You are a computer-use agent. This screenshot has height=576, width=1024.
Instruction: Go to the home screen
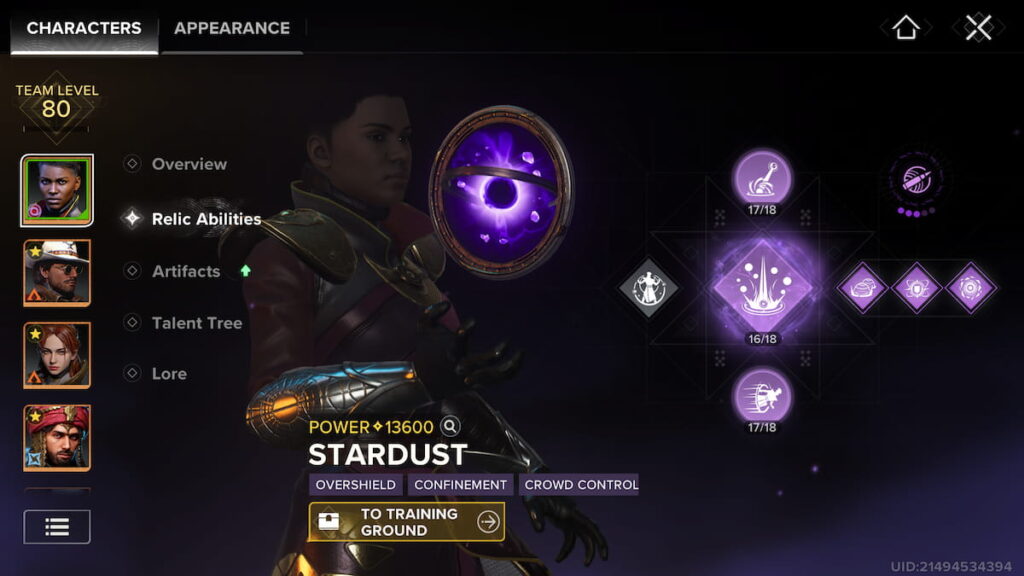(905, 28)
